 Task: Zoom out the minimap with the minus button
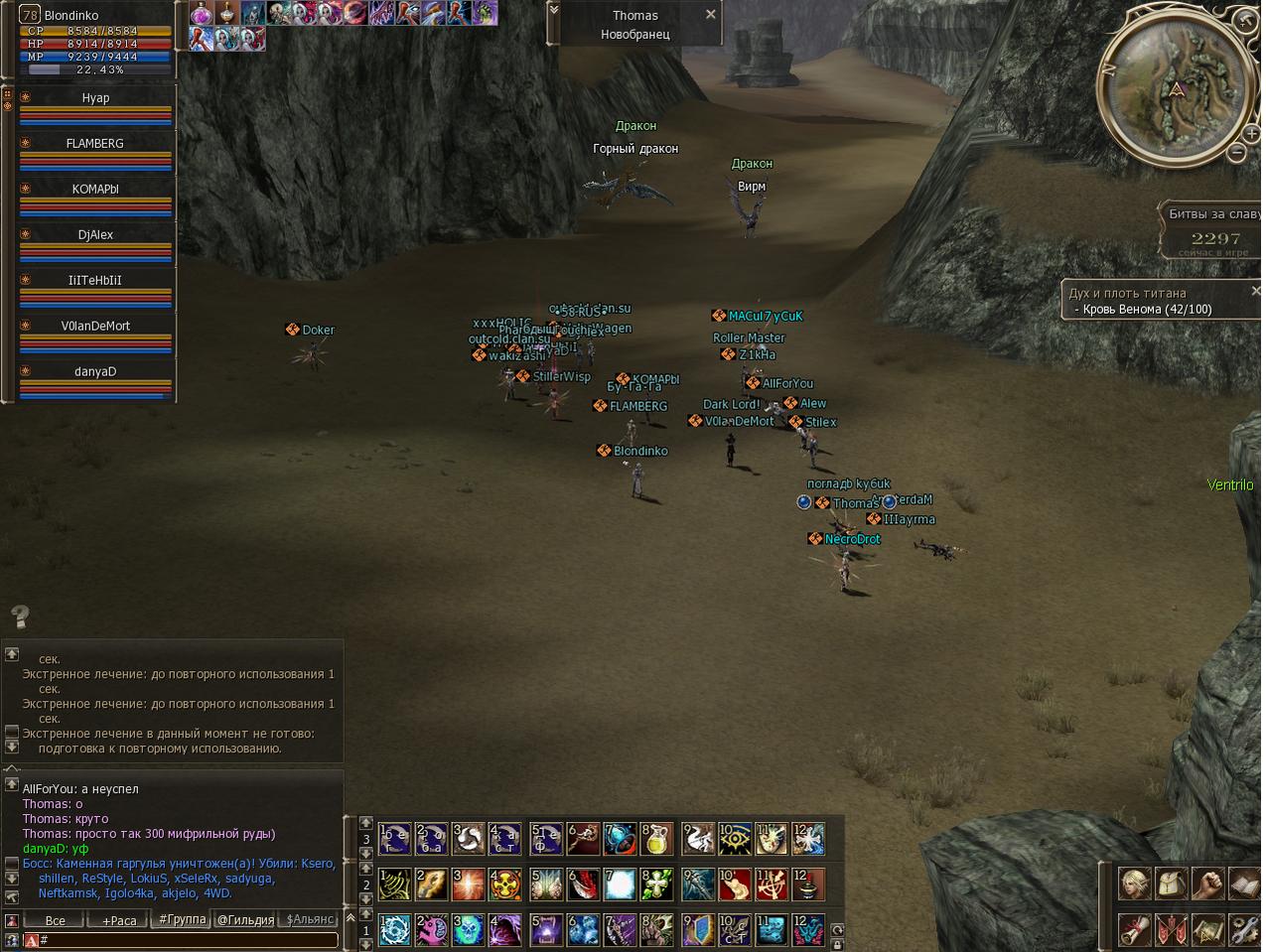point(1236,152)
